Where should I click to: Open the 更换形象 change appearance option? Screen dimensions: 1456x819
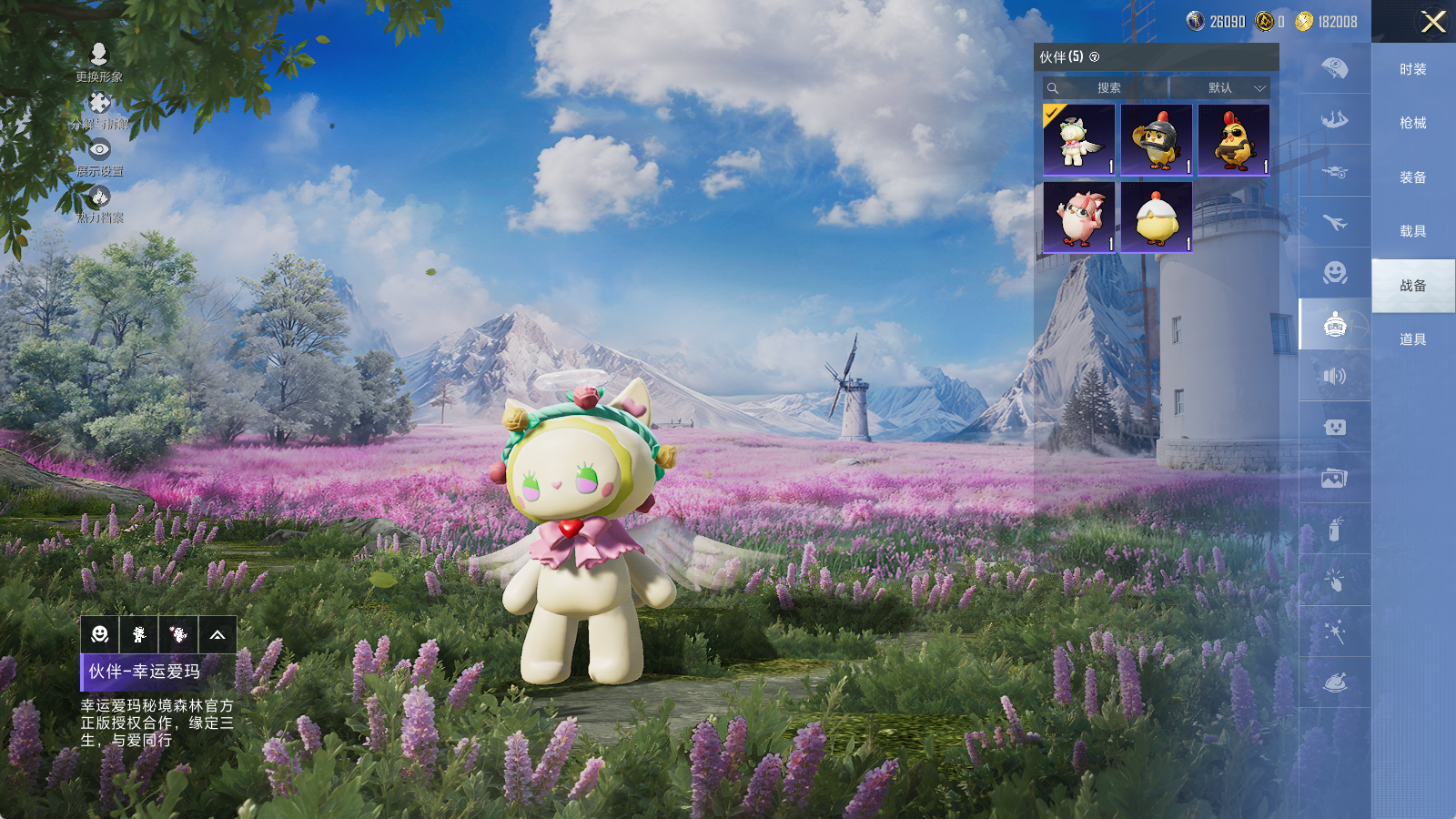click(99, 62)
